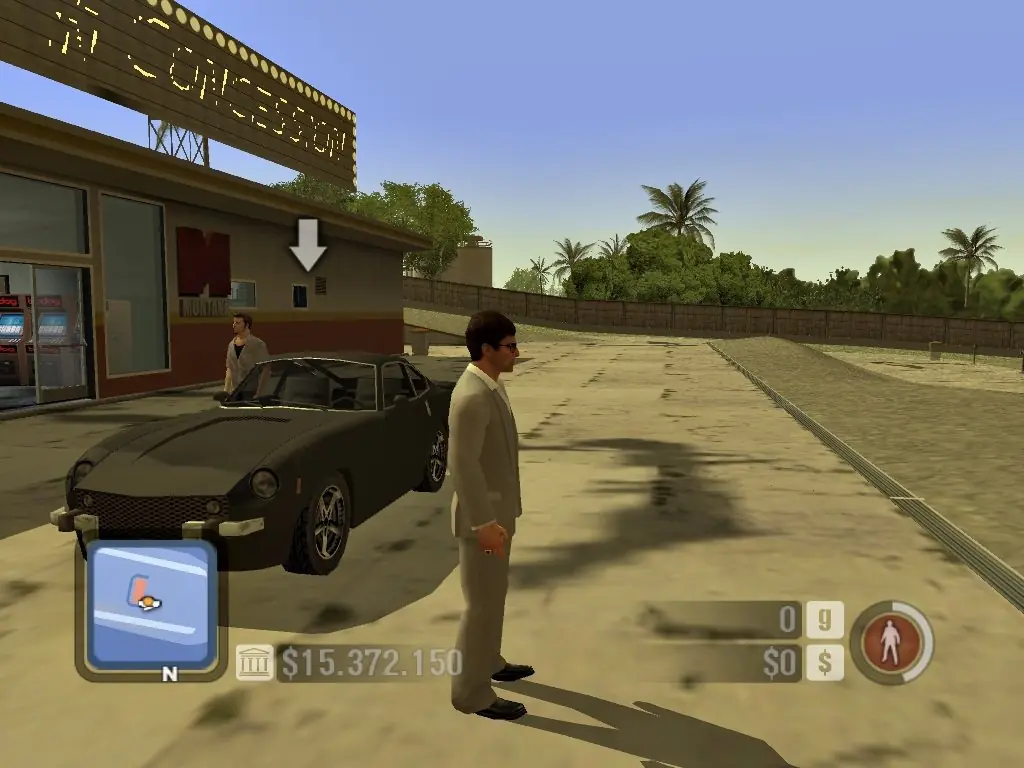
Task: Select the bank building icon
Action: [x=254, y=662]
